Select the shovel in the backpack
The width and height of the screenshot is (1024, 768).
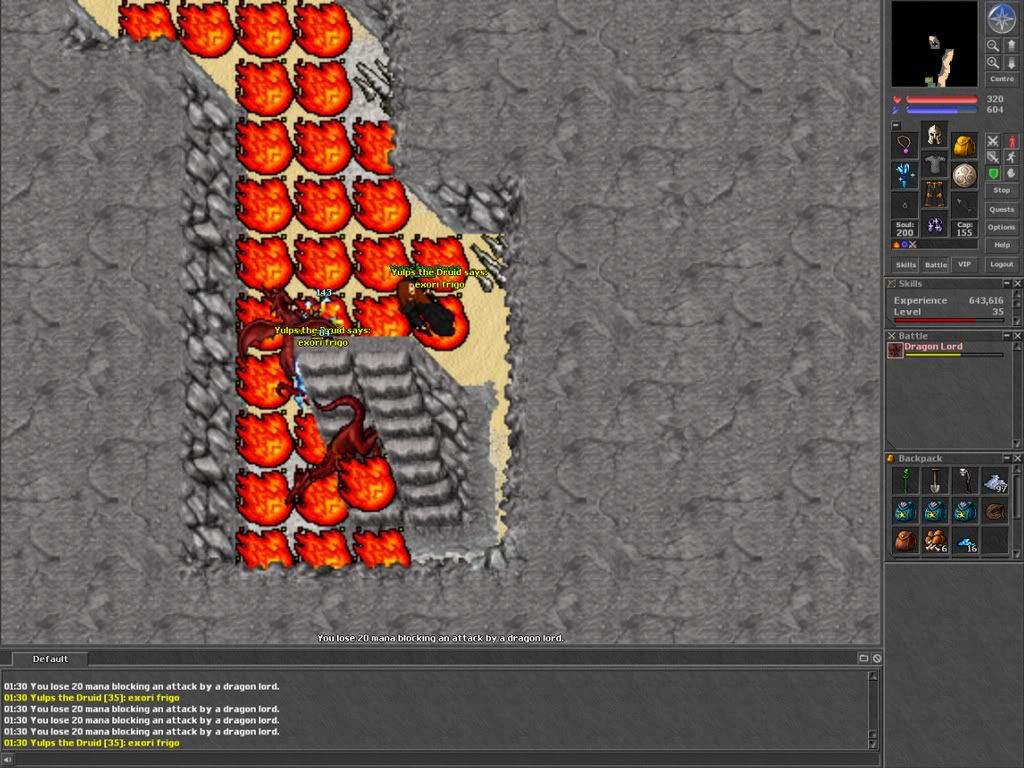pyautogui.click(x=934, y=482)
